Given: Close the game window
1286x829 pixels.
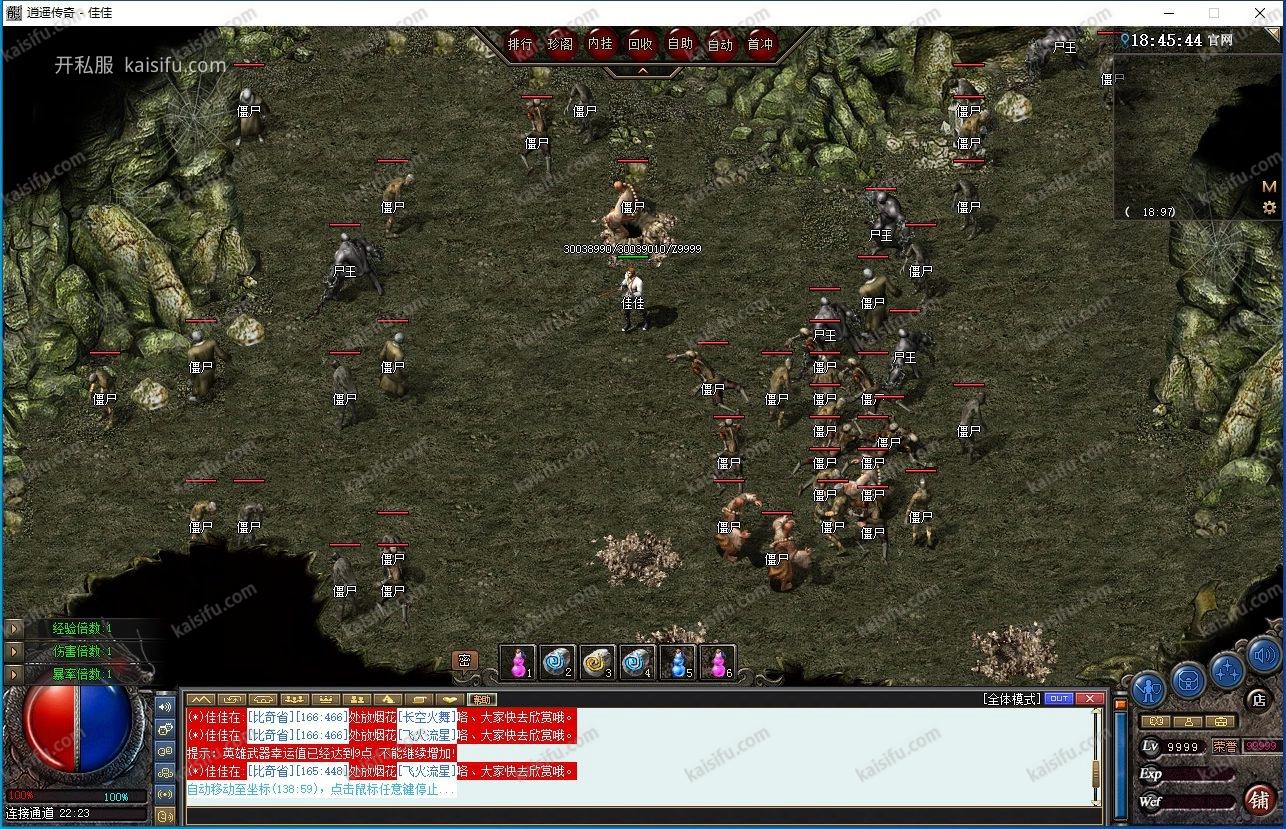Looking at the screenshot, I should click(1260, 13).
